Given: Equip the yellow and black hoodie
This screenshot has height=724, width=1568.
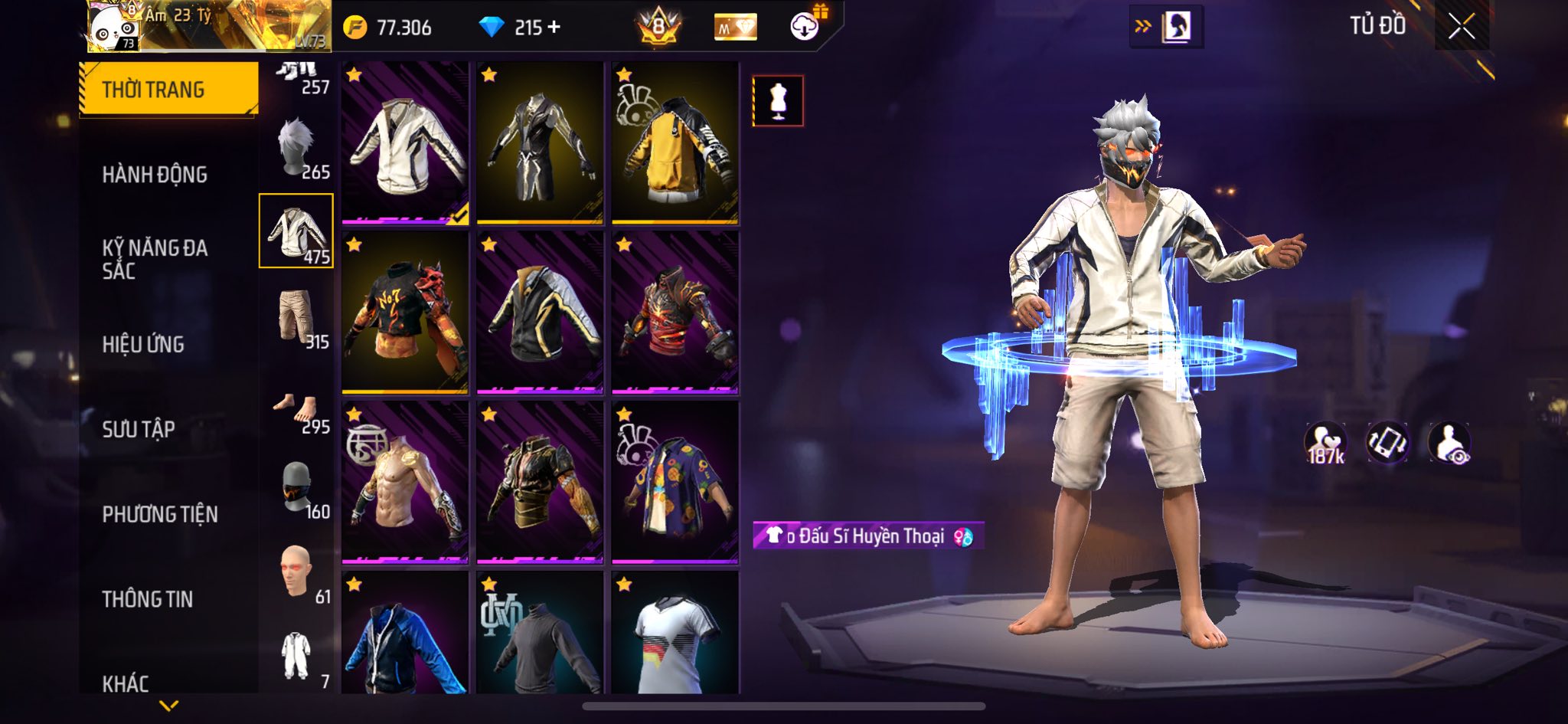Looking at the screenshot, I should click(675, 144).
